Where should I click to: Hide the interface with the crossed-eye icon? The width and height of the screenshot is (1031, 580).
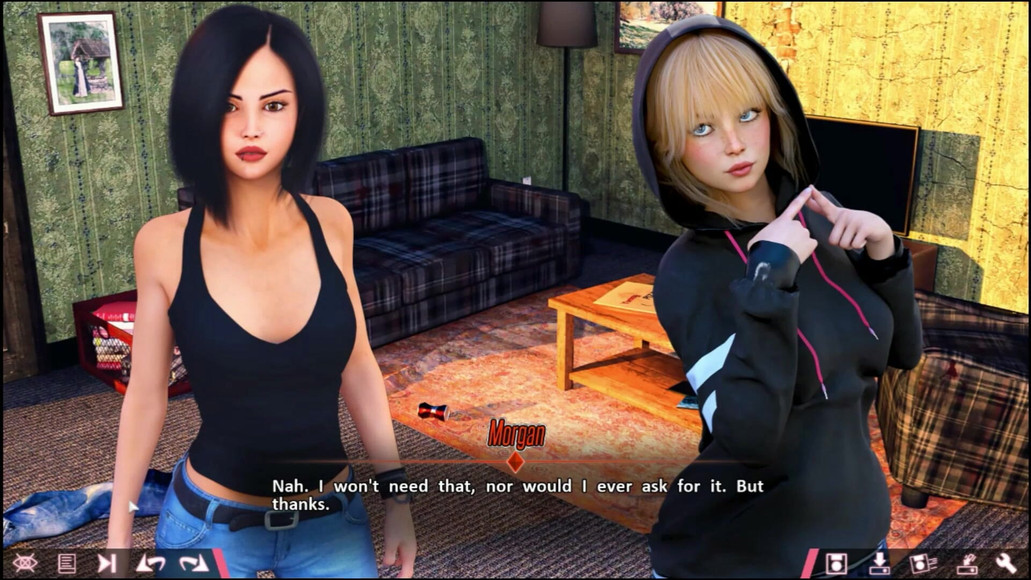click(x=25, y=563)
